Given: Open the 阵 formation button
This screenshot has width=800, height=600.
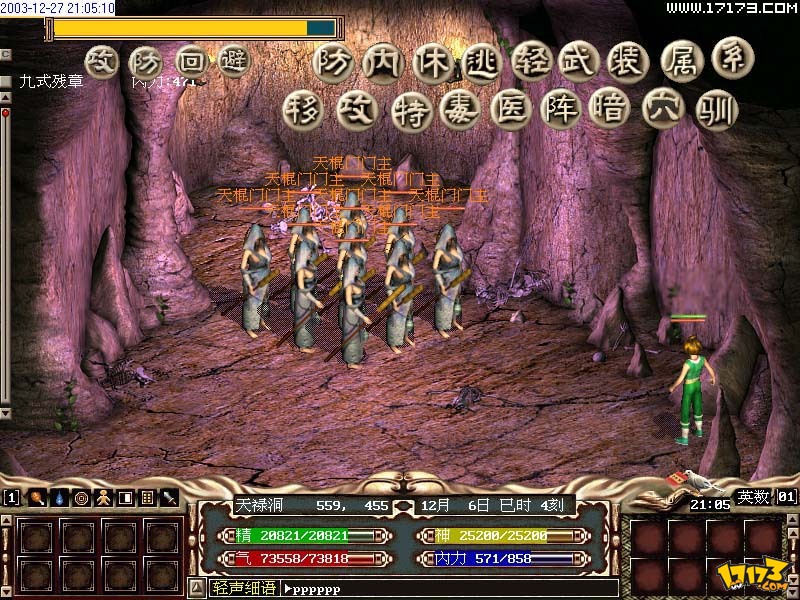Looking at the screenshot, I should pos(560,109).
